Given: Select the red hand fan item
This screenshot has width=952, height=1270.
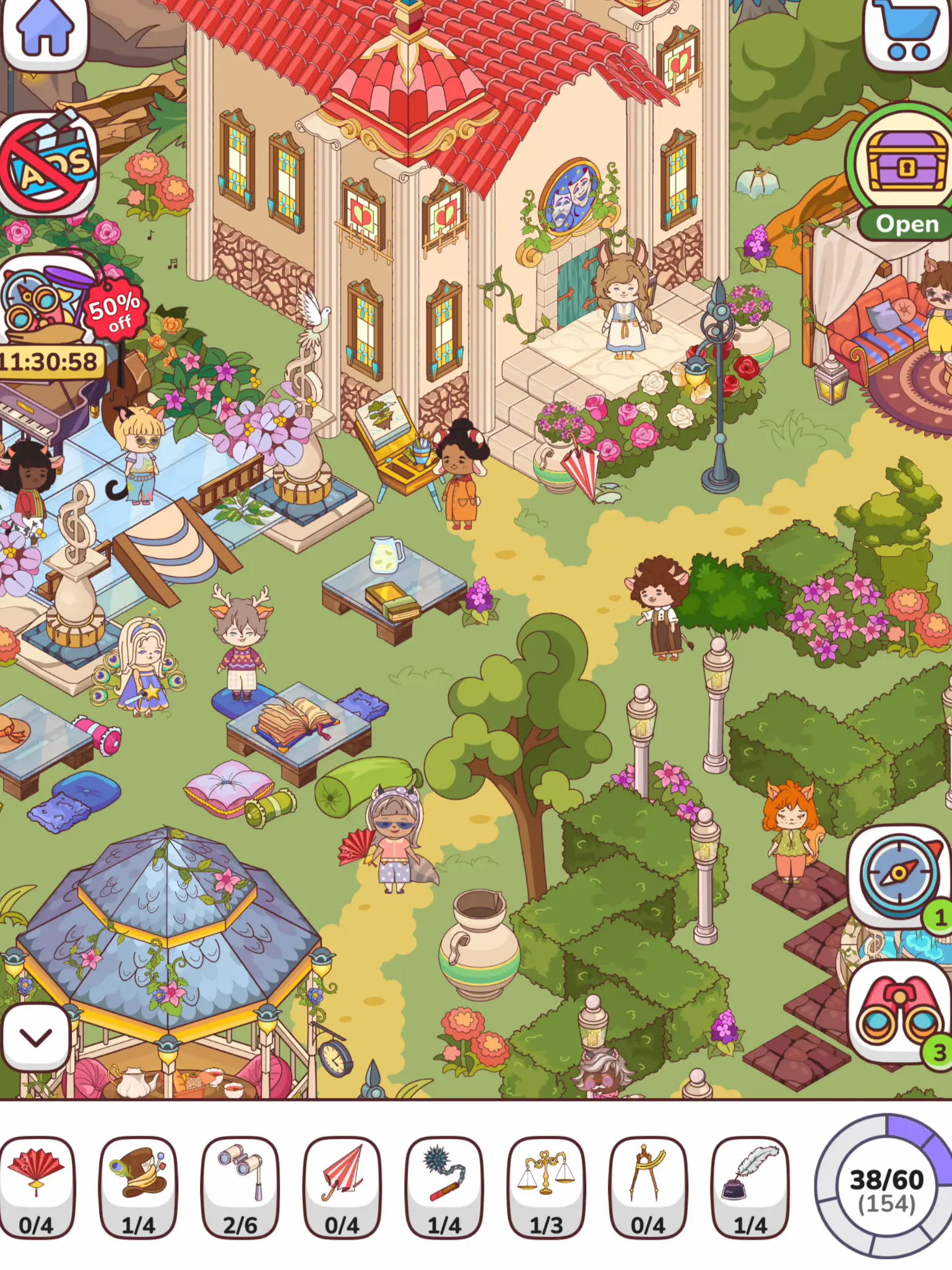Looking at the screenshot, I should (x=36, y=1186).
